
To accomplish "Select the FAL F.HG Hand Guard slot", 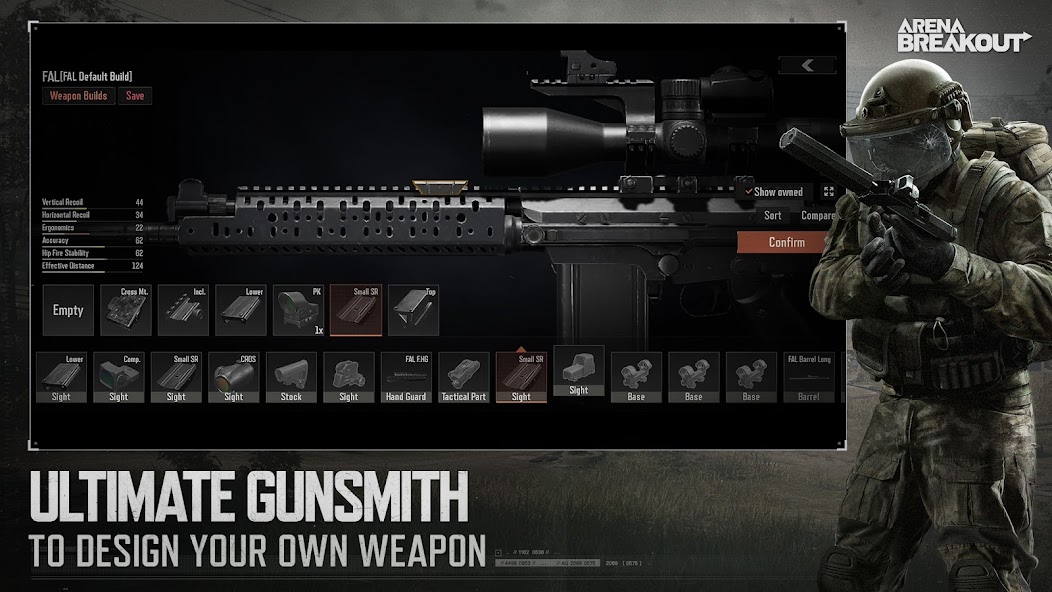I will (406, 378).
